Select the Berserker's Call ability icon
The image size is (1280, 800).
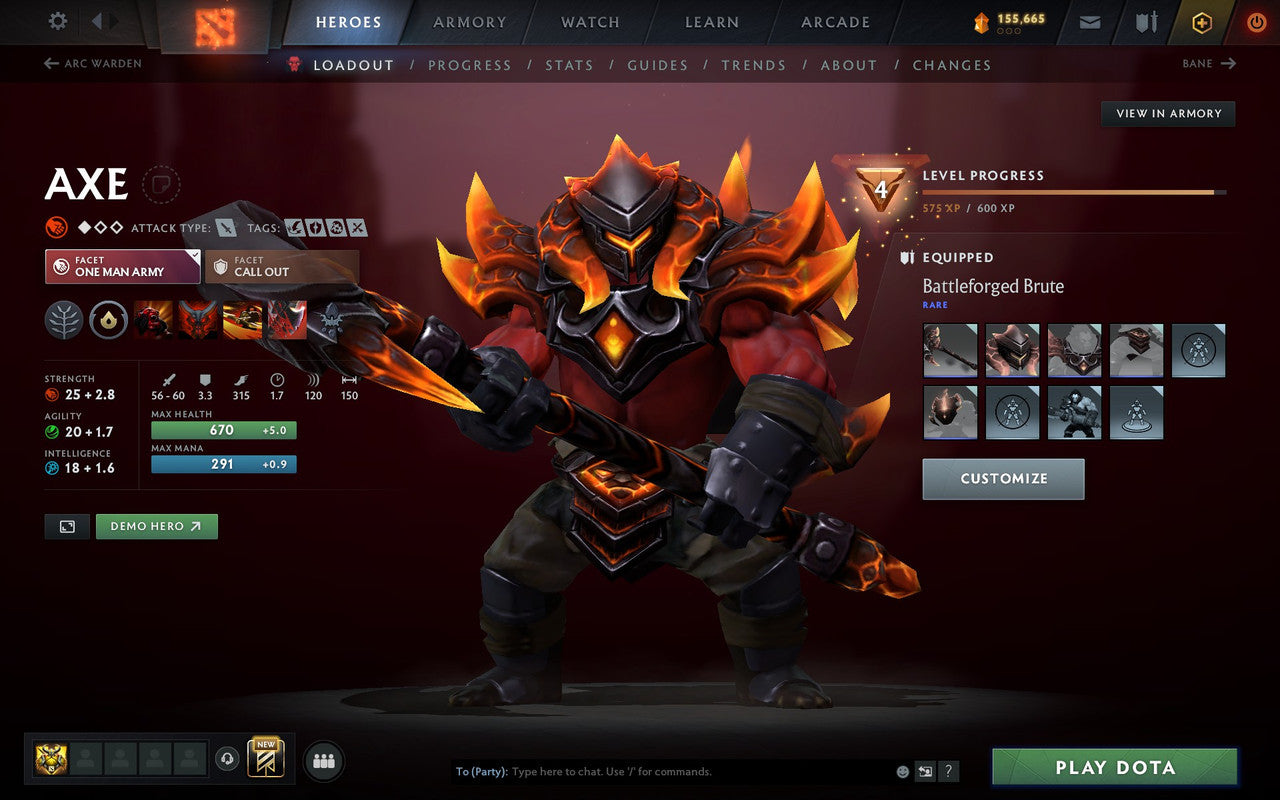pos(153,320)
